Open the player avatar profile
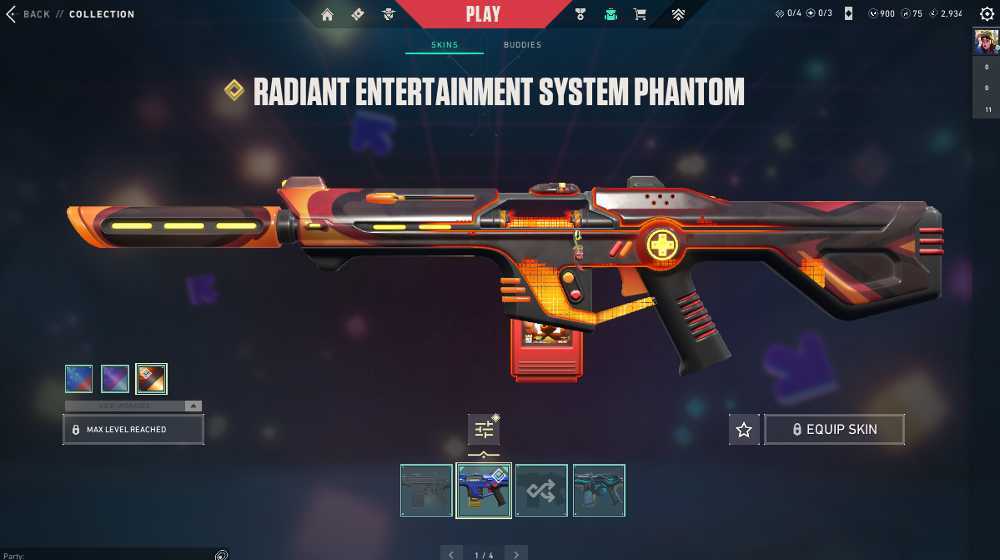 pos(985,42)
